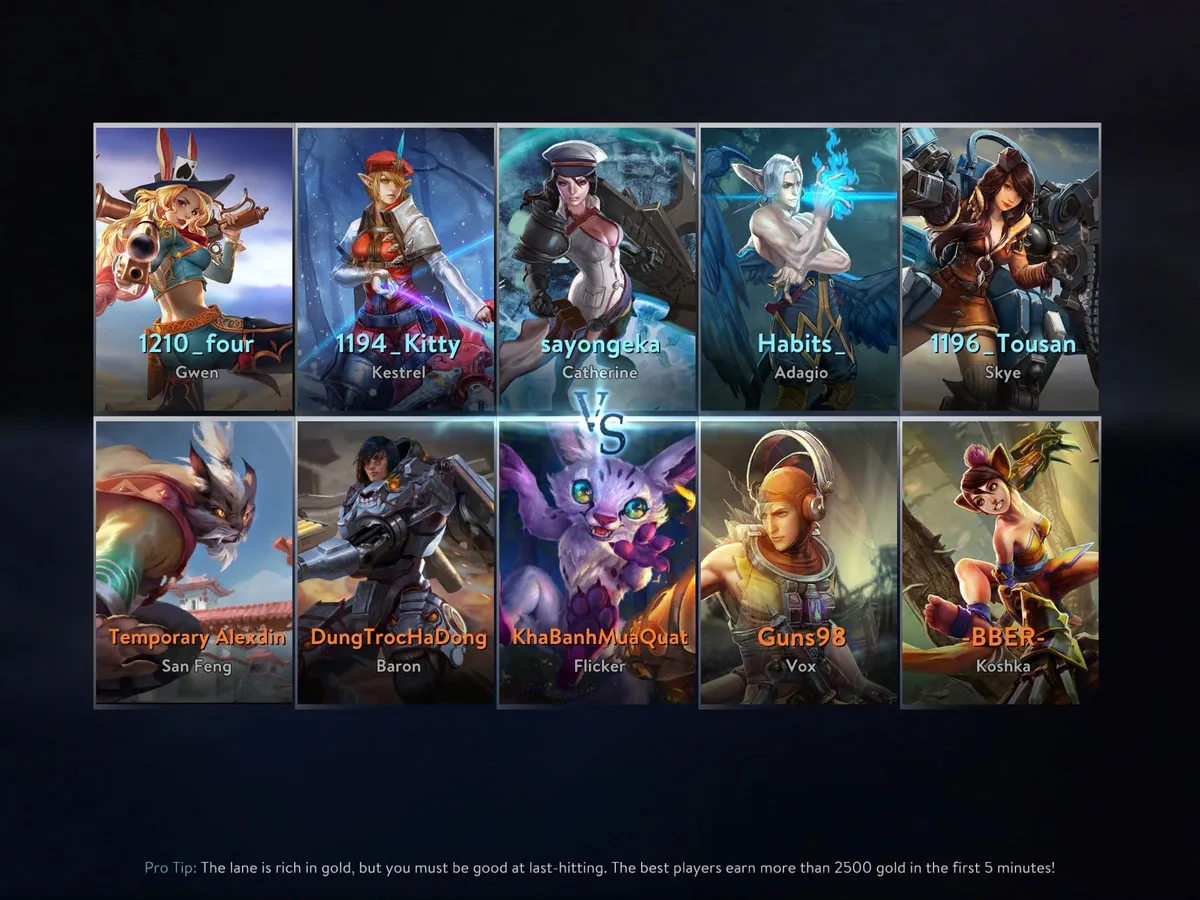Choose DungTrocHaDong's Baron card
The image size is (1200, 900).
(397, 562)
